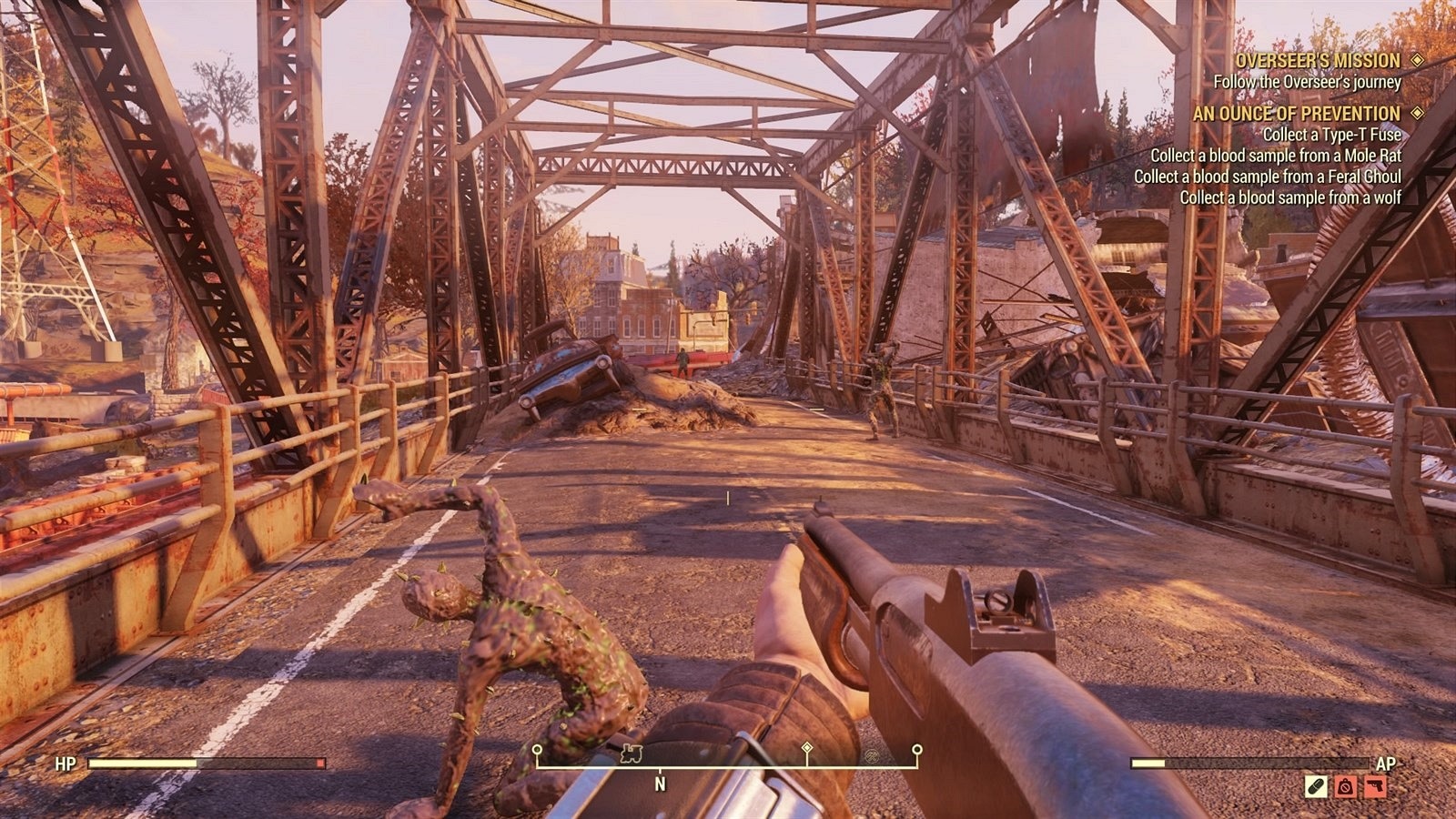Select the Collect a Type-T Fuse objective
Viewport: 1456px width, 819px height.
[1332, 135]
